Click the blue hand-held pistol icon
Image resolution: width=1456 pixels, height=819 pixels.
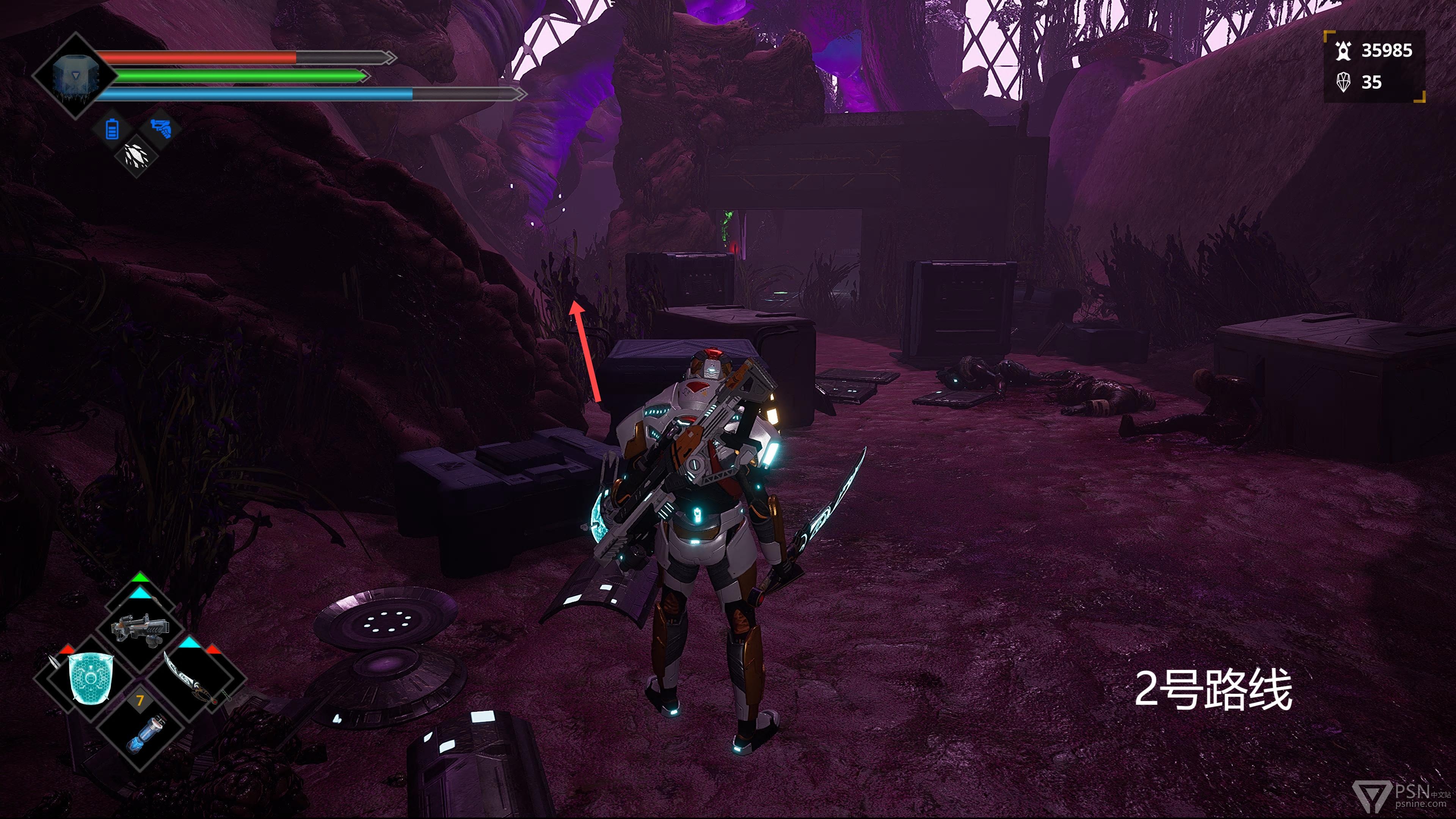pos(161,128)
